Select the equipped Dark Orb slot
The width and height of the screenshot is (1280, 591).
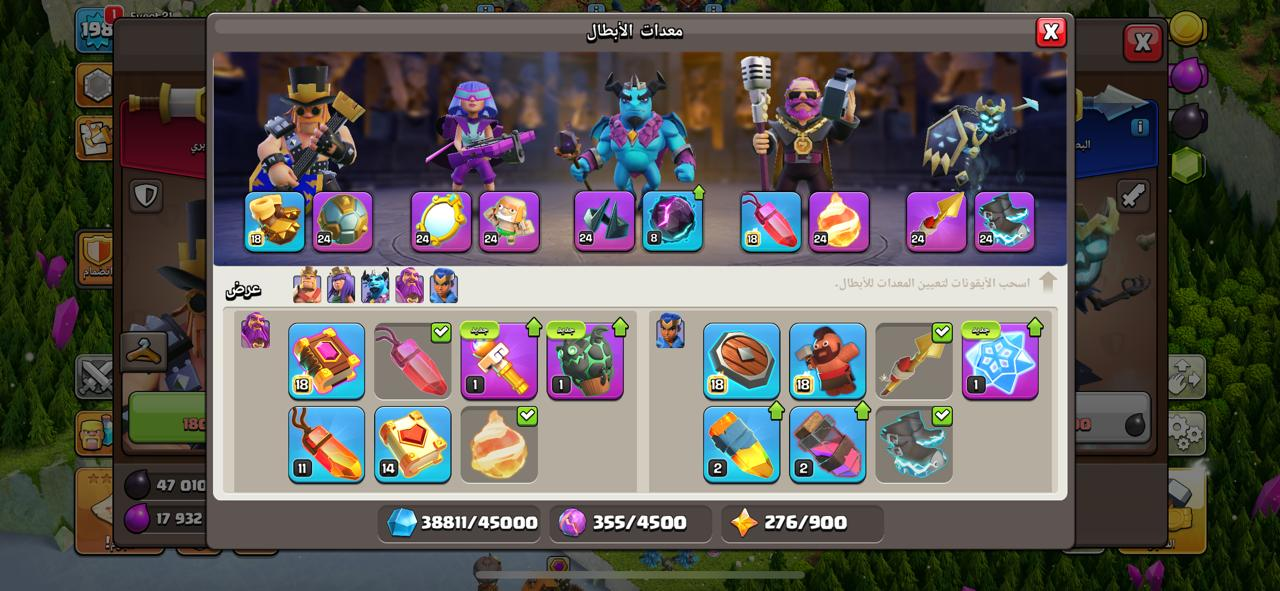coord(672,221)
